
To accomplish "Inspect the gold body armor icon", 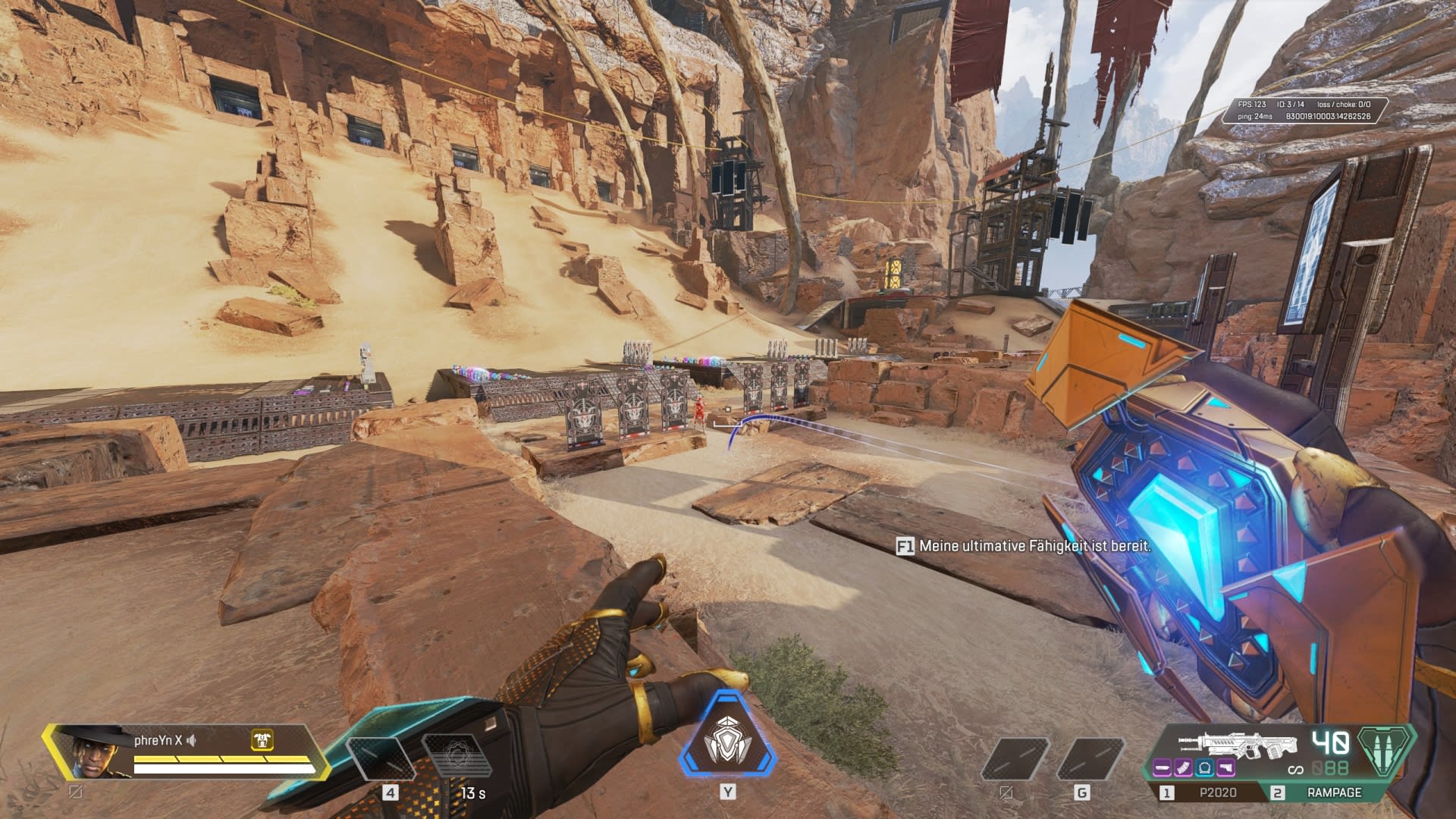I will (262, 740).
